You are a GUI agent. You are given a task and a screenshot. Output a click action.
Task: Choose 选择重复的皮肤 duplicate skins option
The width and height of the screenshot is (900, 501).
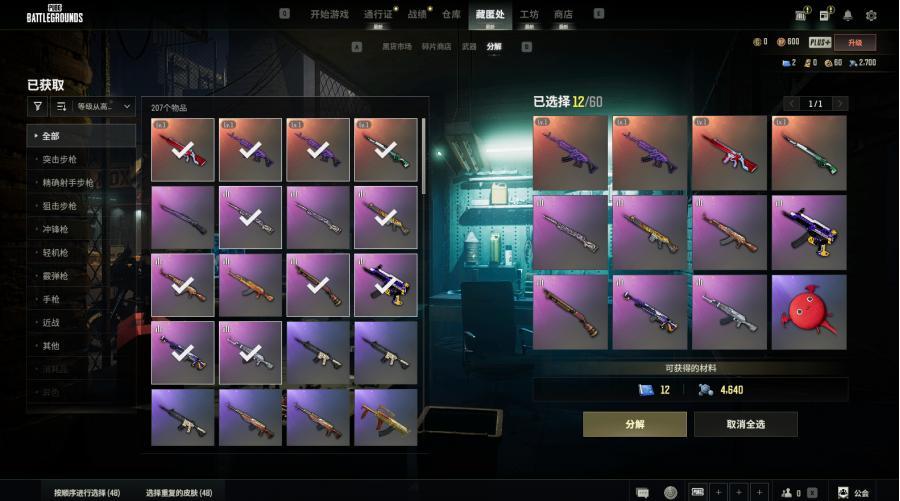[178, 493]
